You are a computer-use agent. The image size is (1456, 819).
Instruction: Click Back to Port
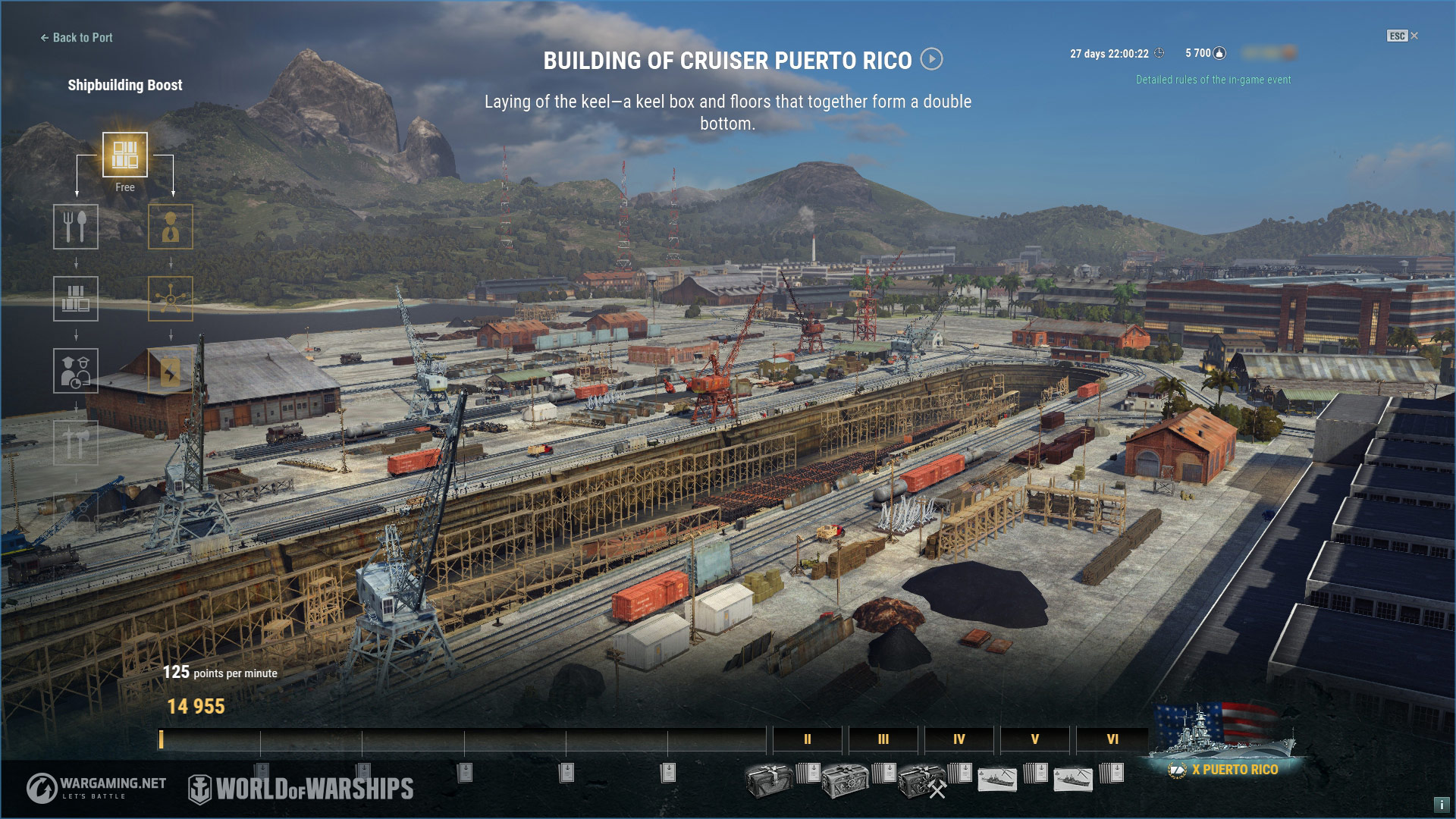pos(76,37)
